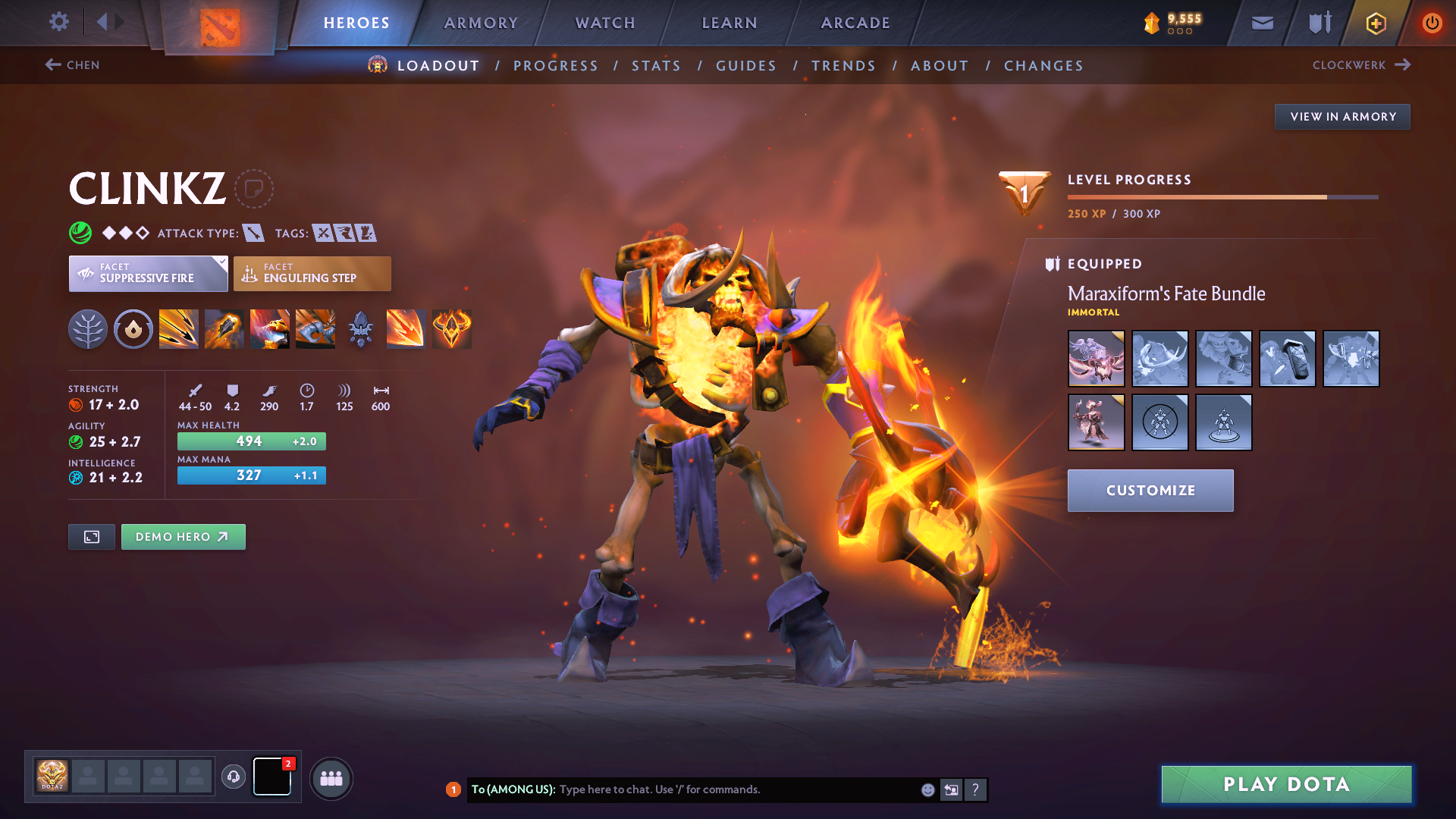Screen dimensions: 1456x819
Task: Open the mail notifications envelope icon
Action: pyautogui.click(x=1262, y=23)
